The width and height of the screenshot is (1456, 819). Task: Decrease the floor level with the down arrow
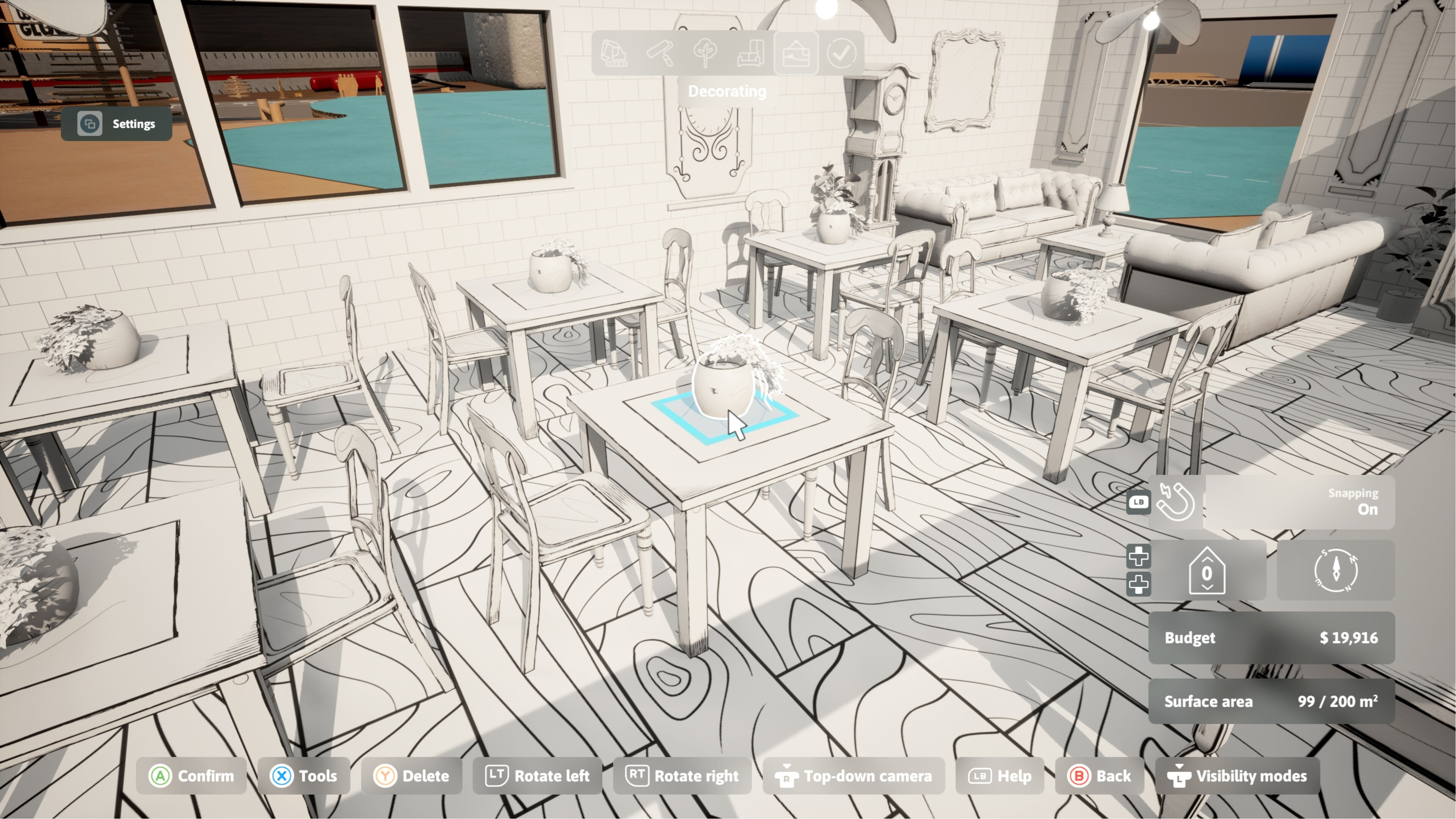click(1208, 588)
